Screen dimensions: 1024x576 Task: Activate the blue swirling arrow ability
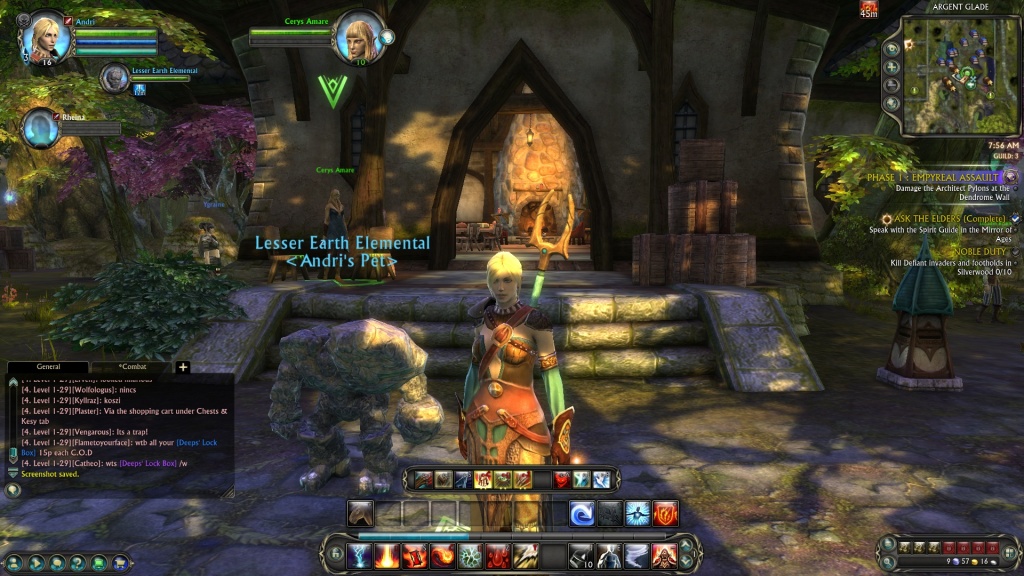(583, 514)
